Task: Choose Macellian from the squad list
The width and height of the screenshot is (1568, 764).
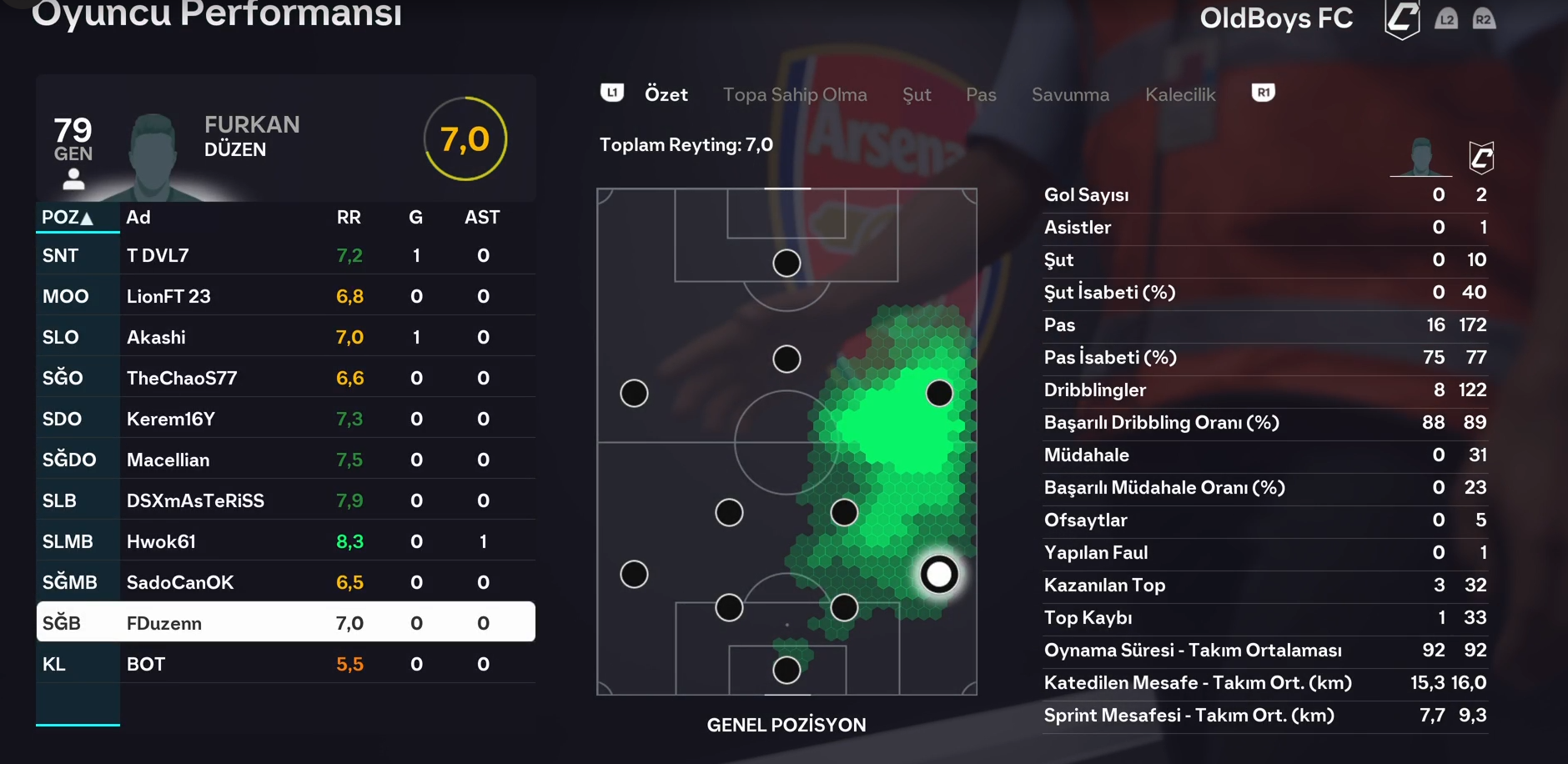Action: click(285, 460)
